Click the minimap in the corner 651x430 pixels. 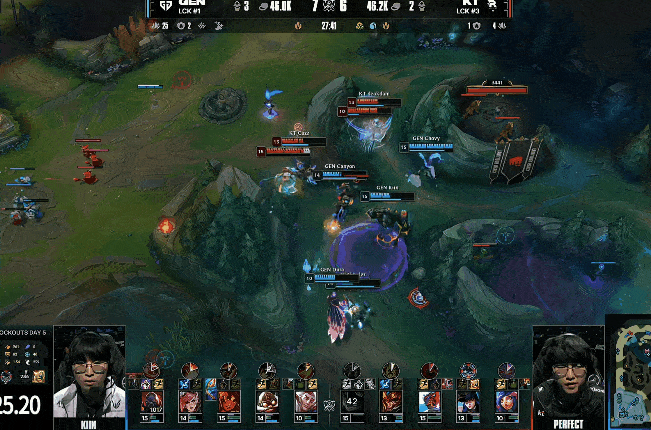630,372
